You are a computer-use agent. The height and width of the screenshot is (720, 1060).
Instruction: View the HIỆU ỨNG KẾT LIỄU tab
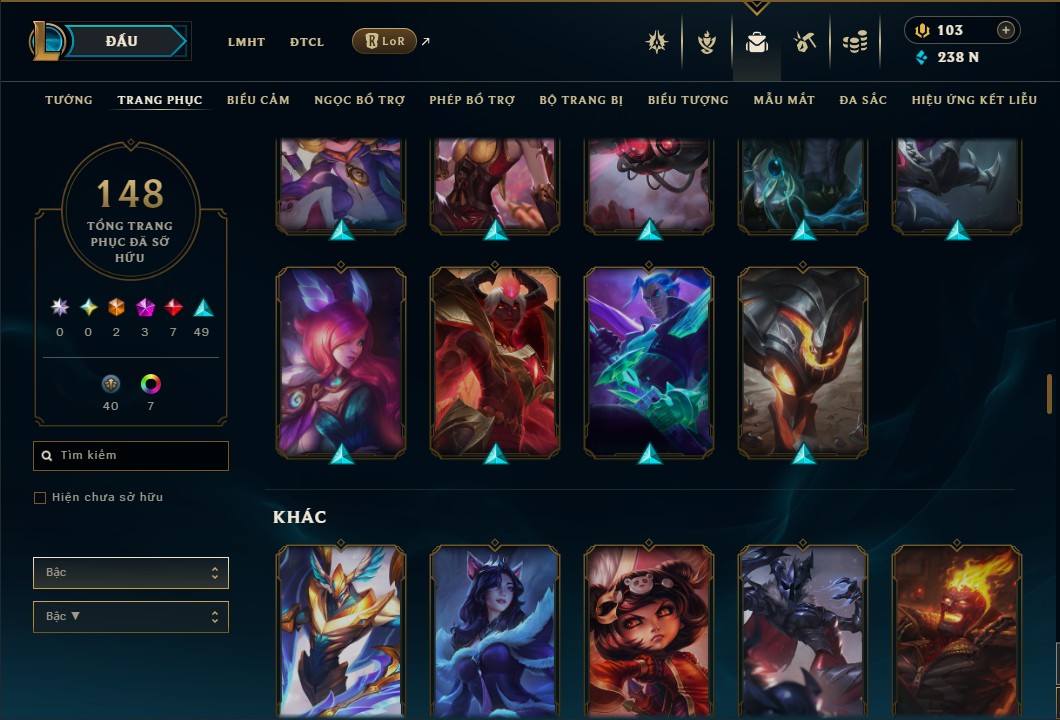(975, 100)
